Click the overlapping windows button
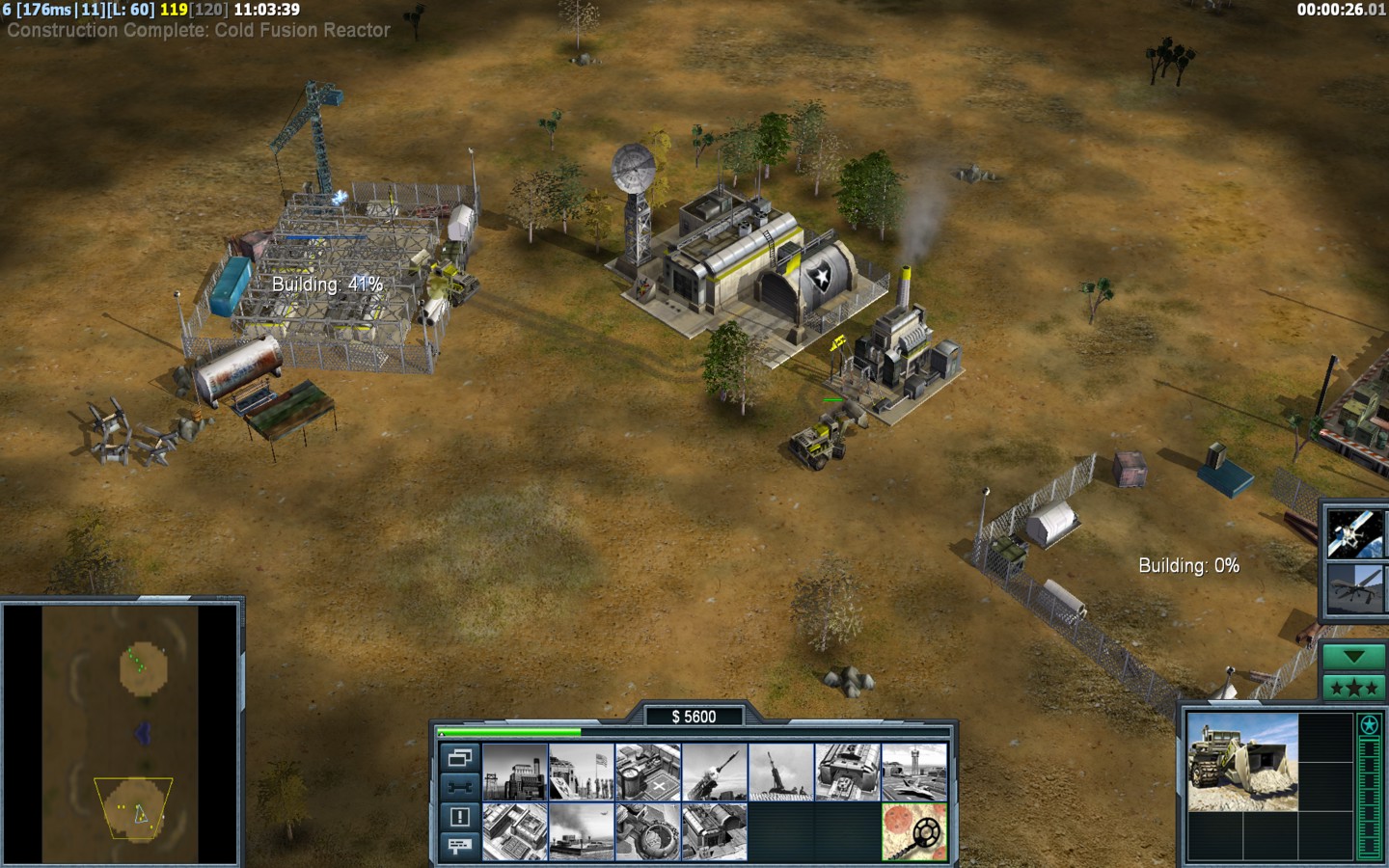The height and width of the screenshot is (868, 1389). pyautogui.click(x=459, y=758)
